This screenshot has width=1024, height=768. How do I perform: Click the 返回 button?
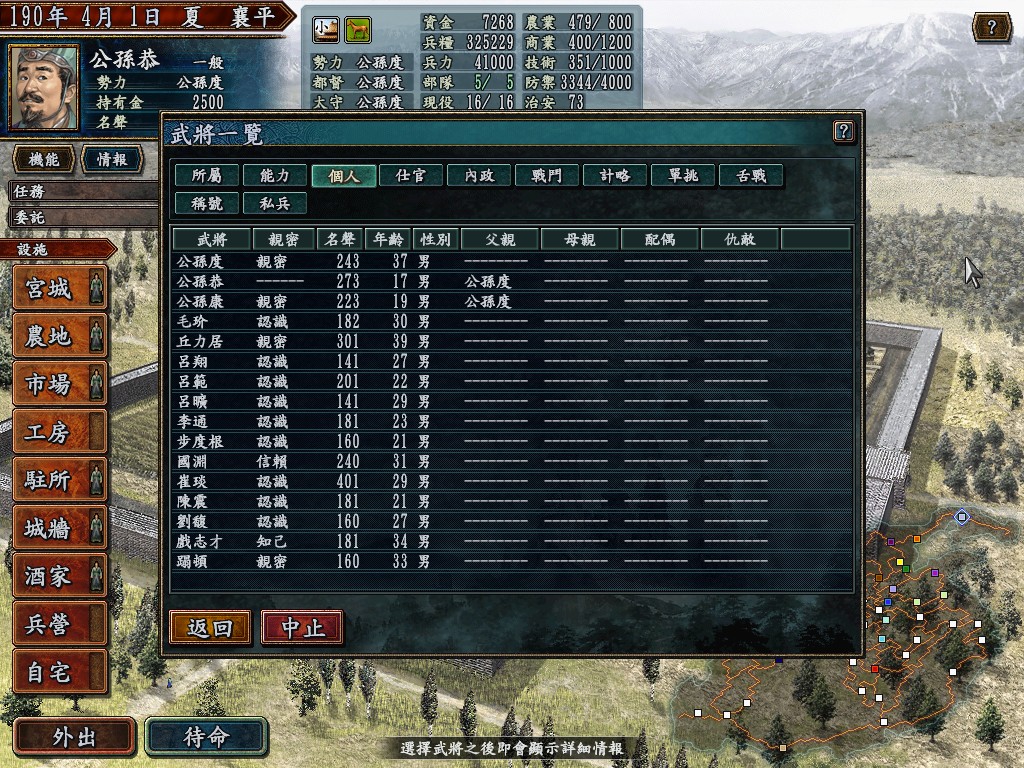click(x=210, y=627)
